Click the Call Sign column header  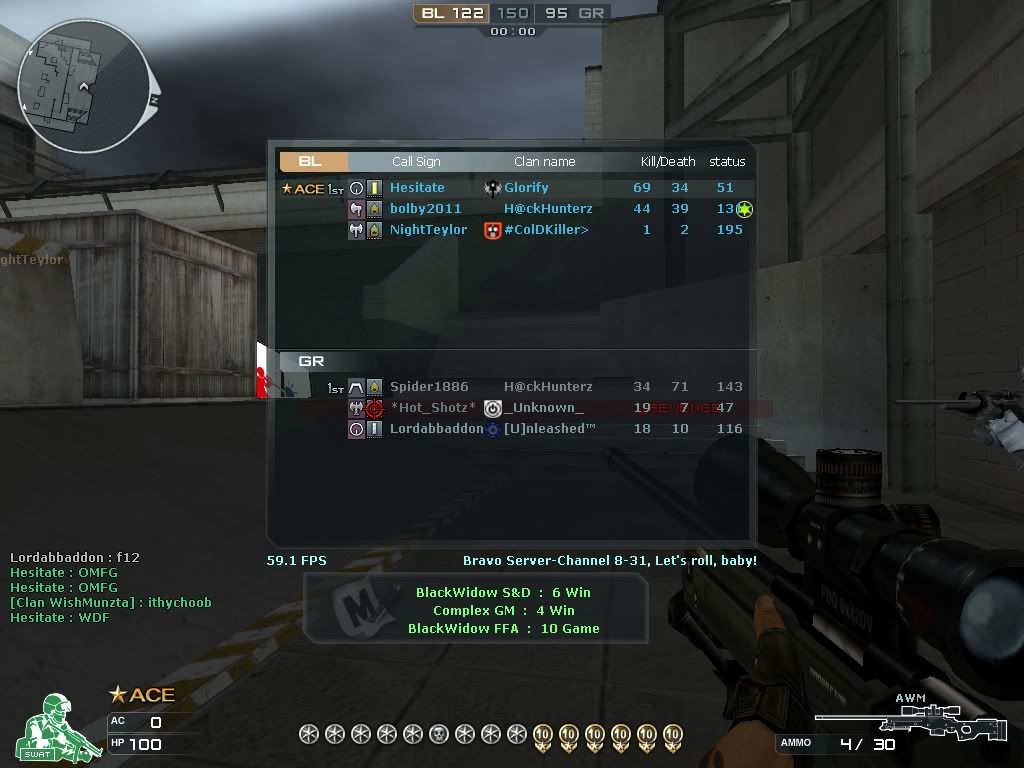point(416,161)
